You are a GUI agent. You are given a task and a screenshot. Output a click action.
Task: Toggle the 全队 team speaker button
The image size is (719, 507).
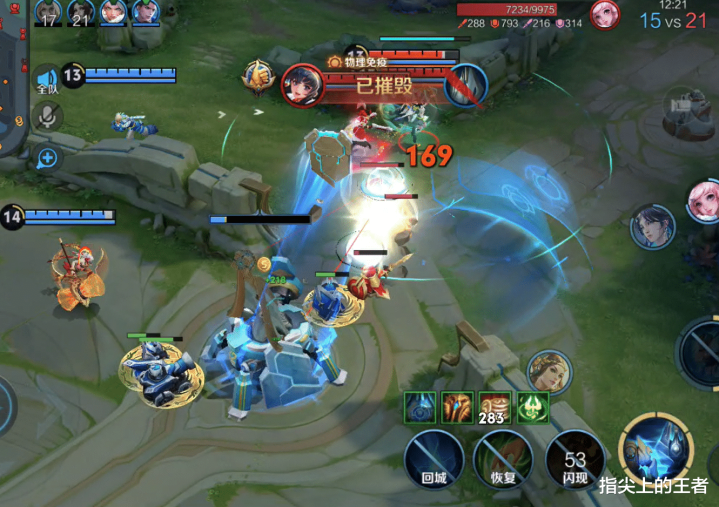pos(47,80)
